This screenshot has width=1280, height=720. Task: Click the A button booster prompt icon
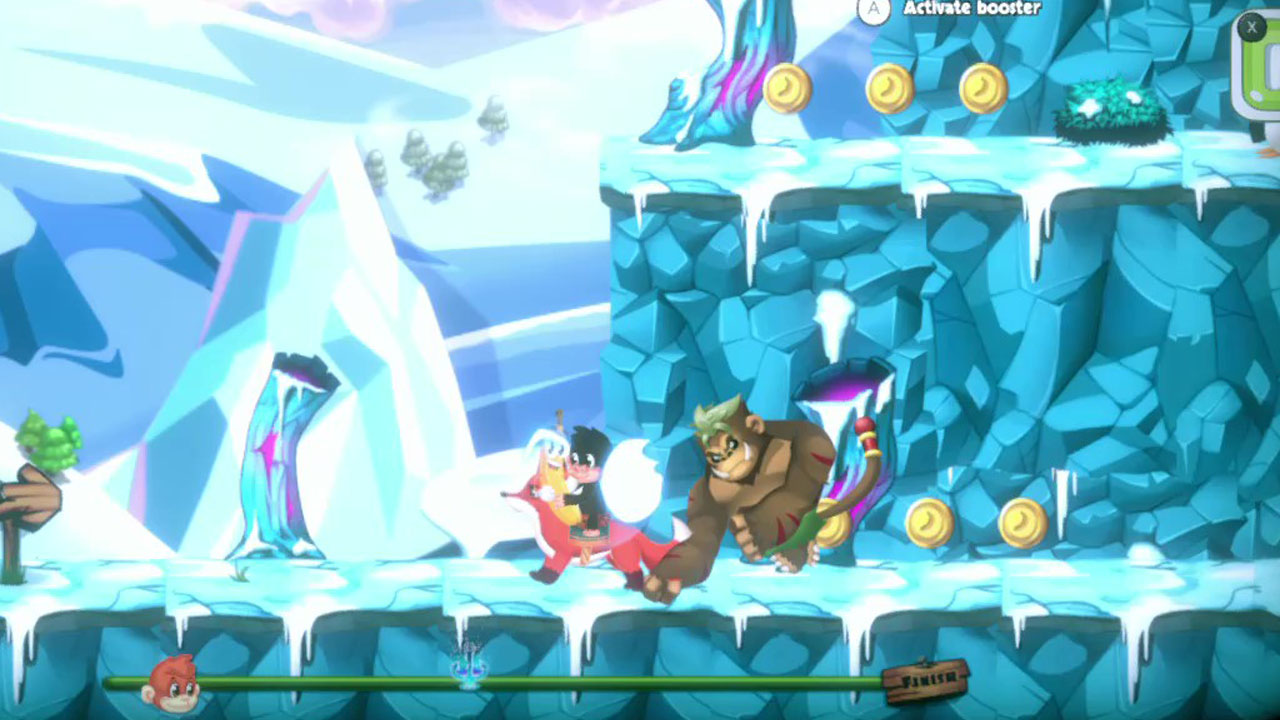873,9
